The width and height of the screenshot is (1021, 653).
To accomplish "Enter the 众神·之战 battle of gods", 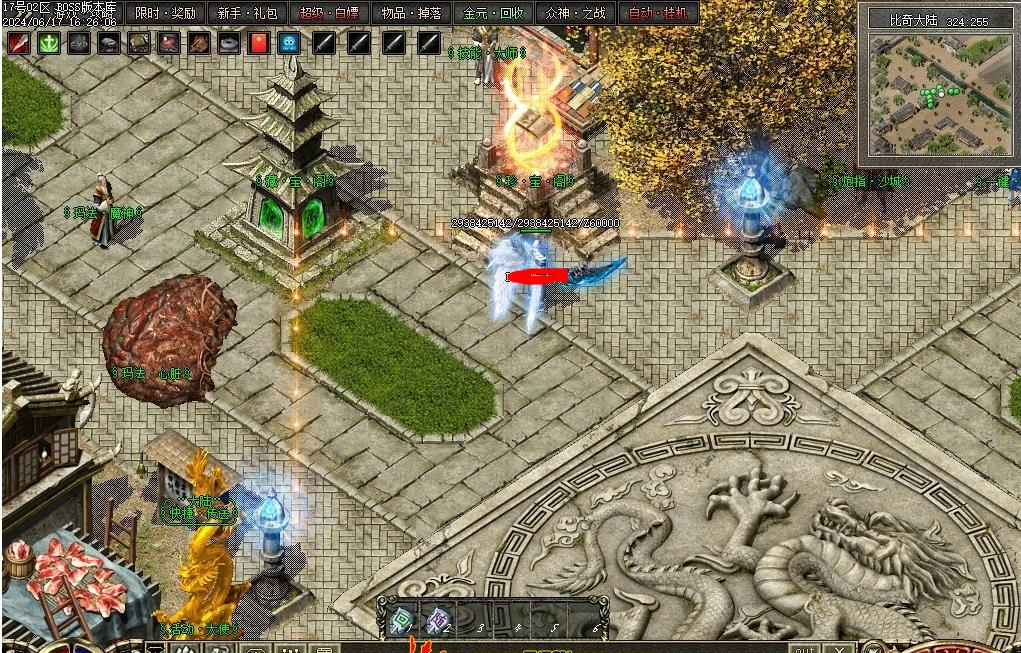I will click(576, 14).
